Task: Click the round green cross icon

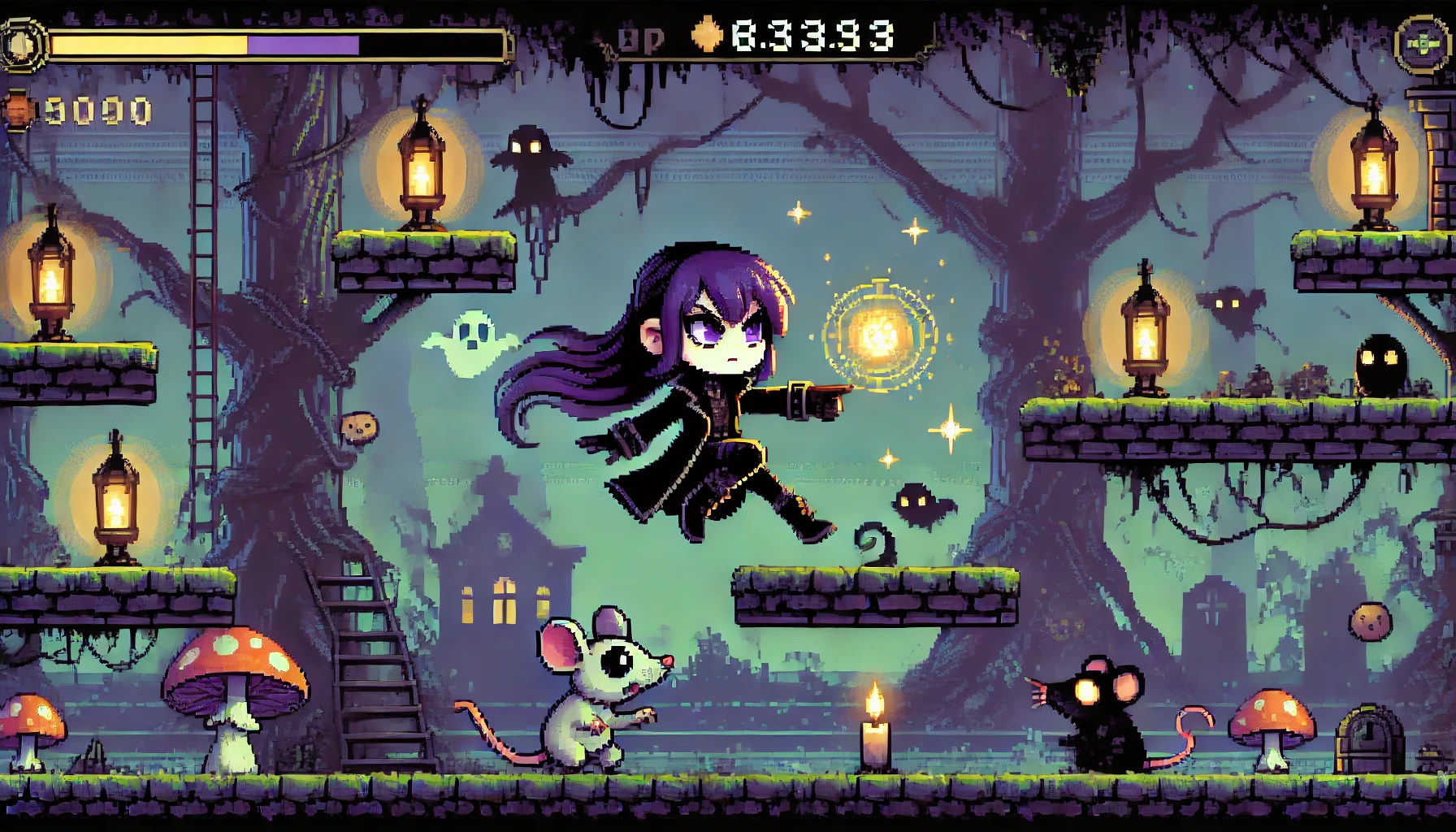Action: (1422, 42)
